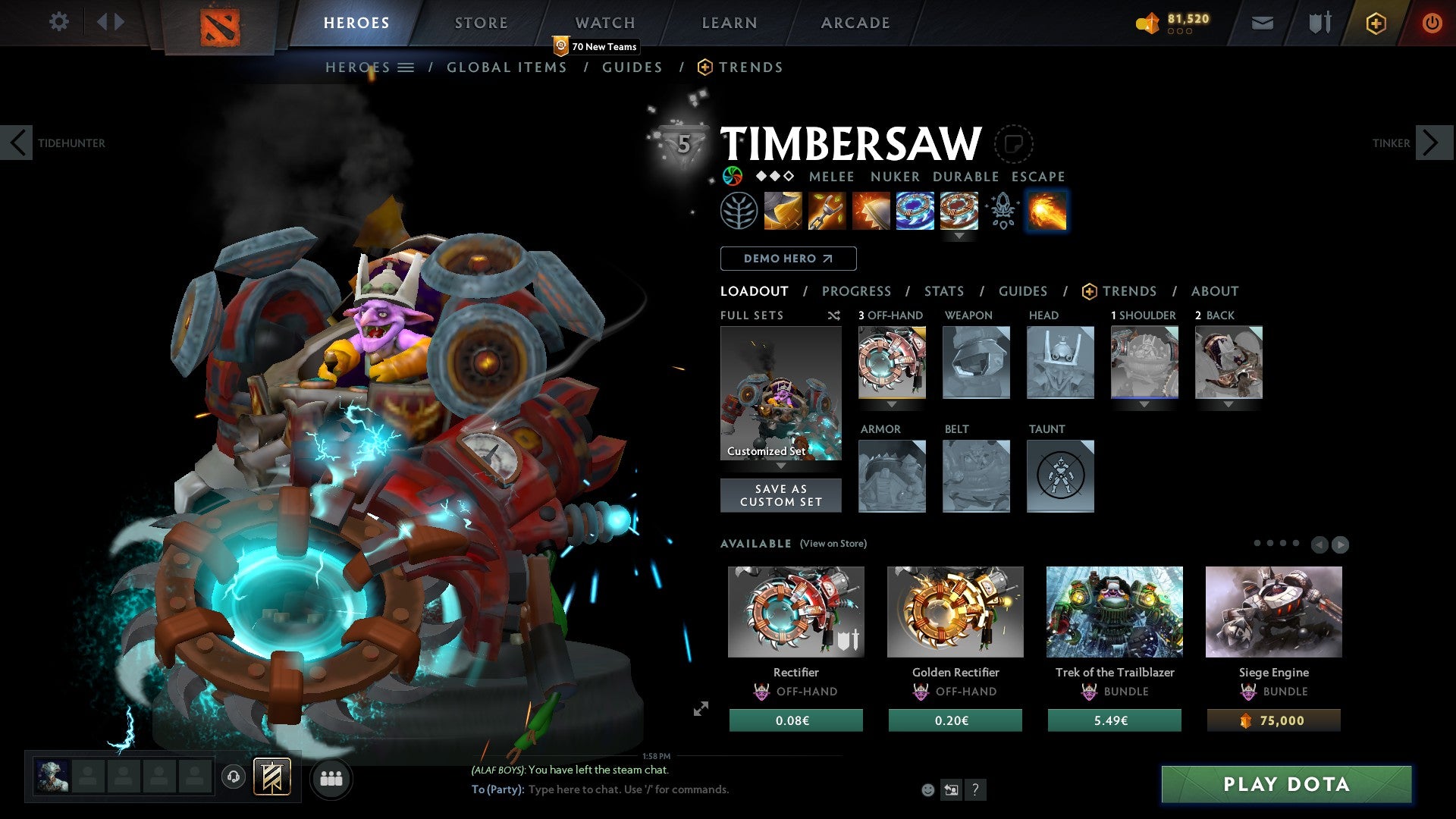
Task: Switch to the Progress tab
Action: 857,291
